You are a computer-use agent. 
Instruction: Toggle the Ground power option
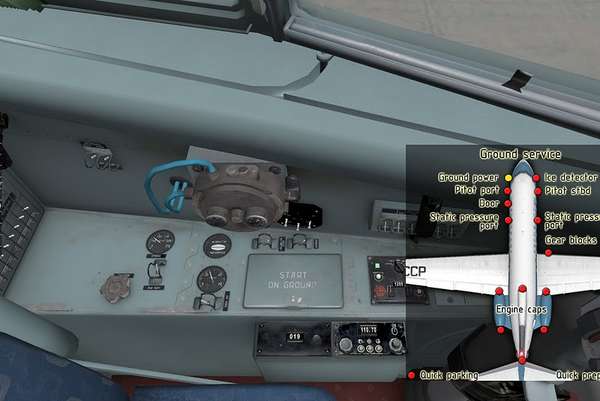[508, 177]
